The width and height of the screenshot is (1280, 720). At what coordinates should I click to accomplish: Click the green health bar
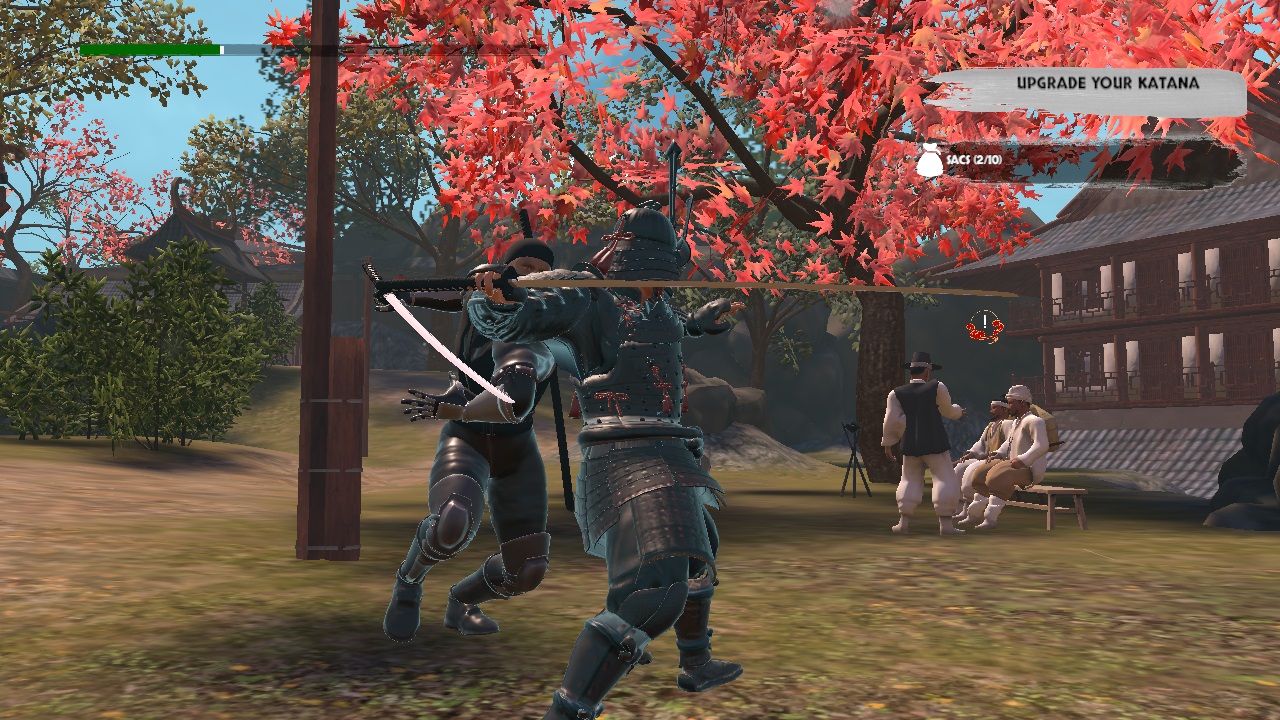coord(148,47)
